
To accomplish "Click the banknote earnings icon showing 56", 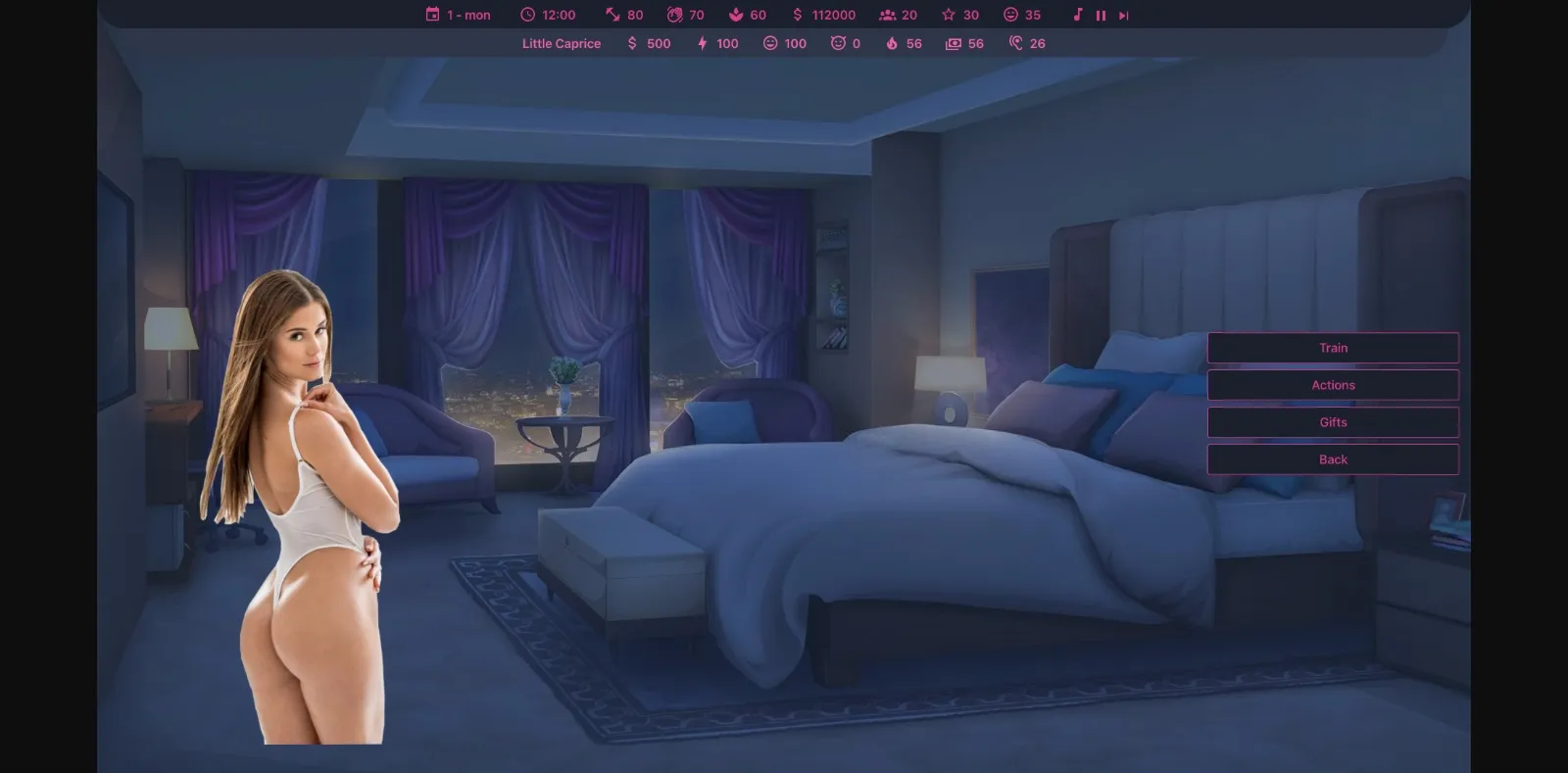I will tap(952, 43).
